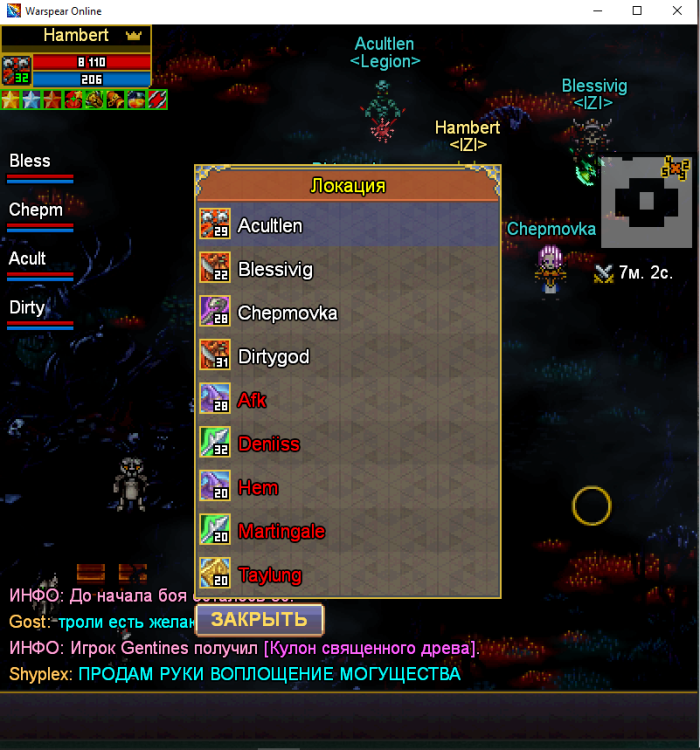The image size is (700, 750).
Task: Select party member Acult
Action: [40, 264]
